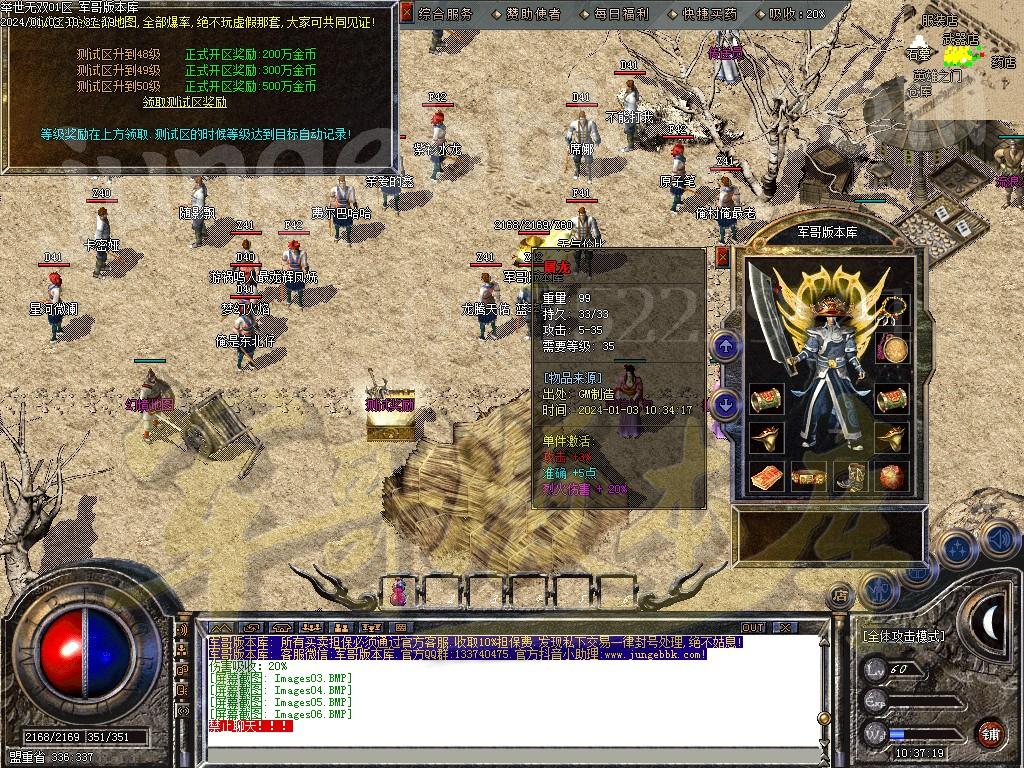Click the down arrow beside equipment panel
The image size is (1024, 768).
click(x=726, y=404)
